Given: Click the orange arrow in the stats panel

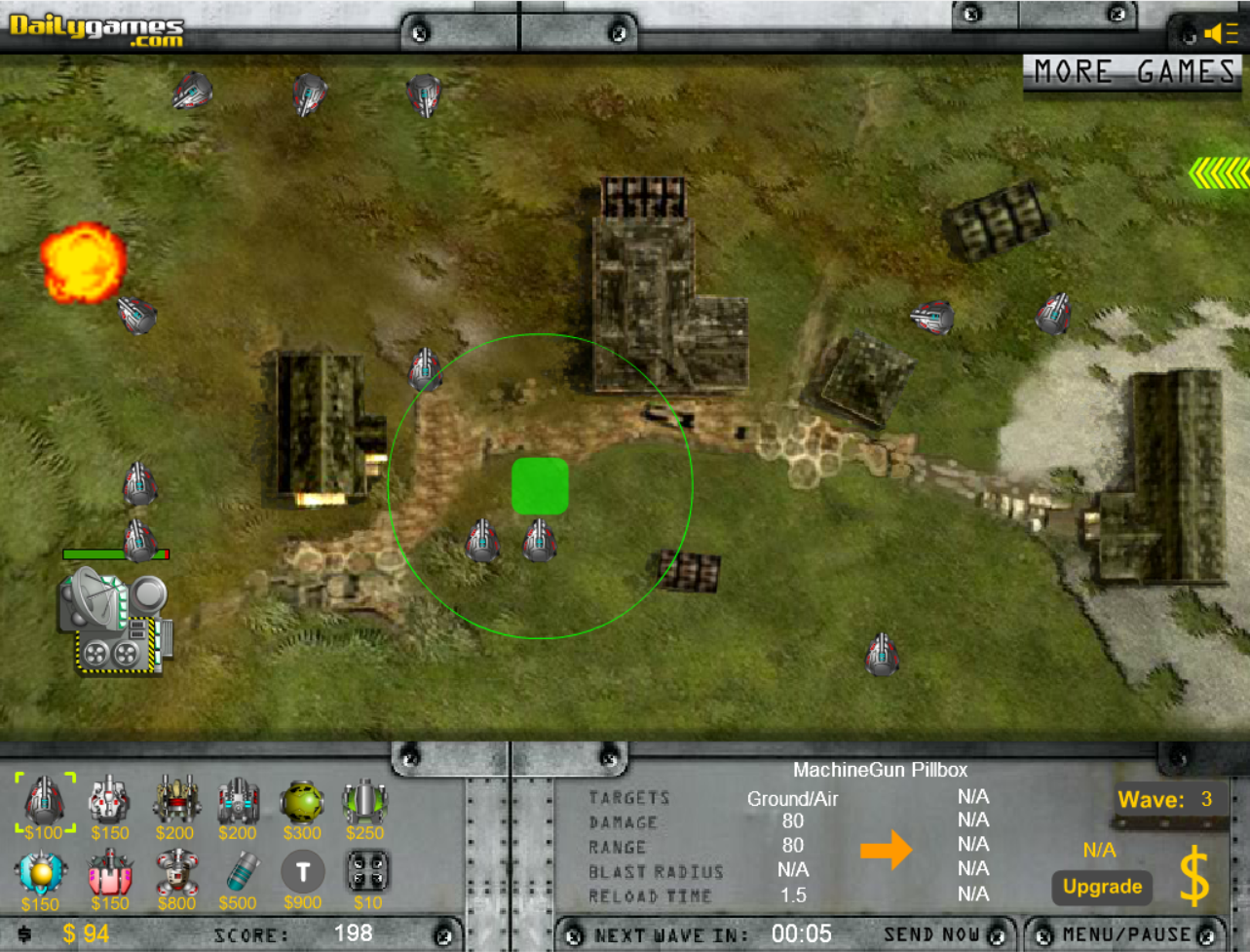Looking at the screenshot, I should click(x=887, y=850).
